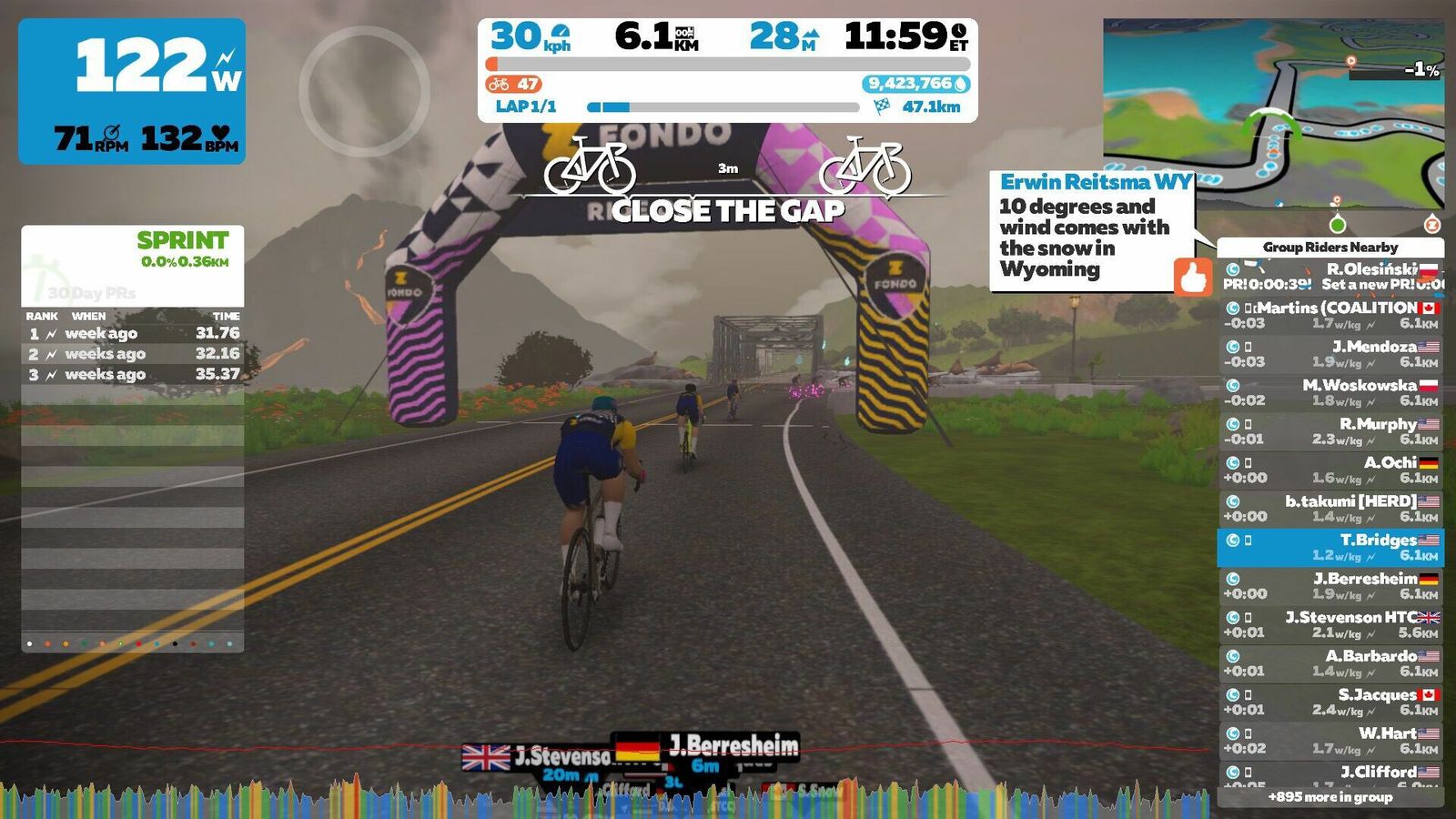Click the minimap route view

point(1273,114)
